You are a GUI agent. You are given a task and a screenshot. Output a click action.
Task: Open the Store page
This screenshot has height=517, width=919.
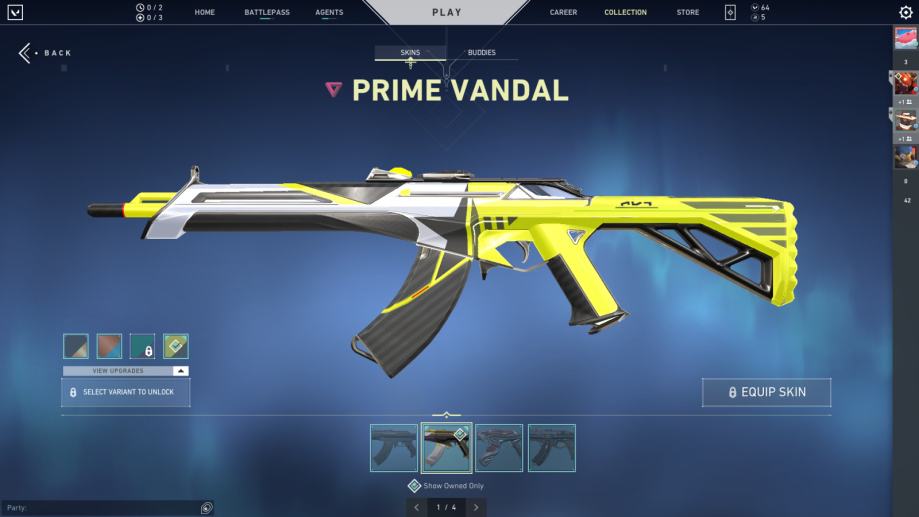[688, 13]
